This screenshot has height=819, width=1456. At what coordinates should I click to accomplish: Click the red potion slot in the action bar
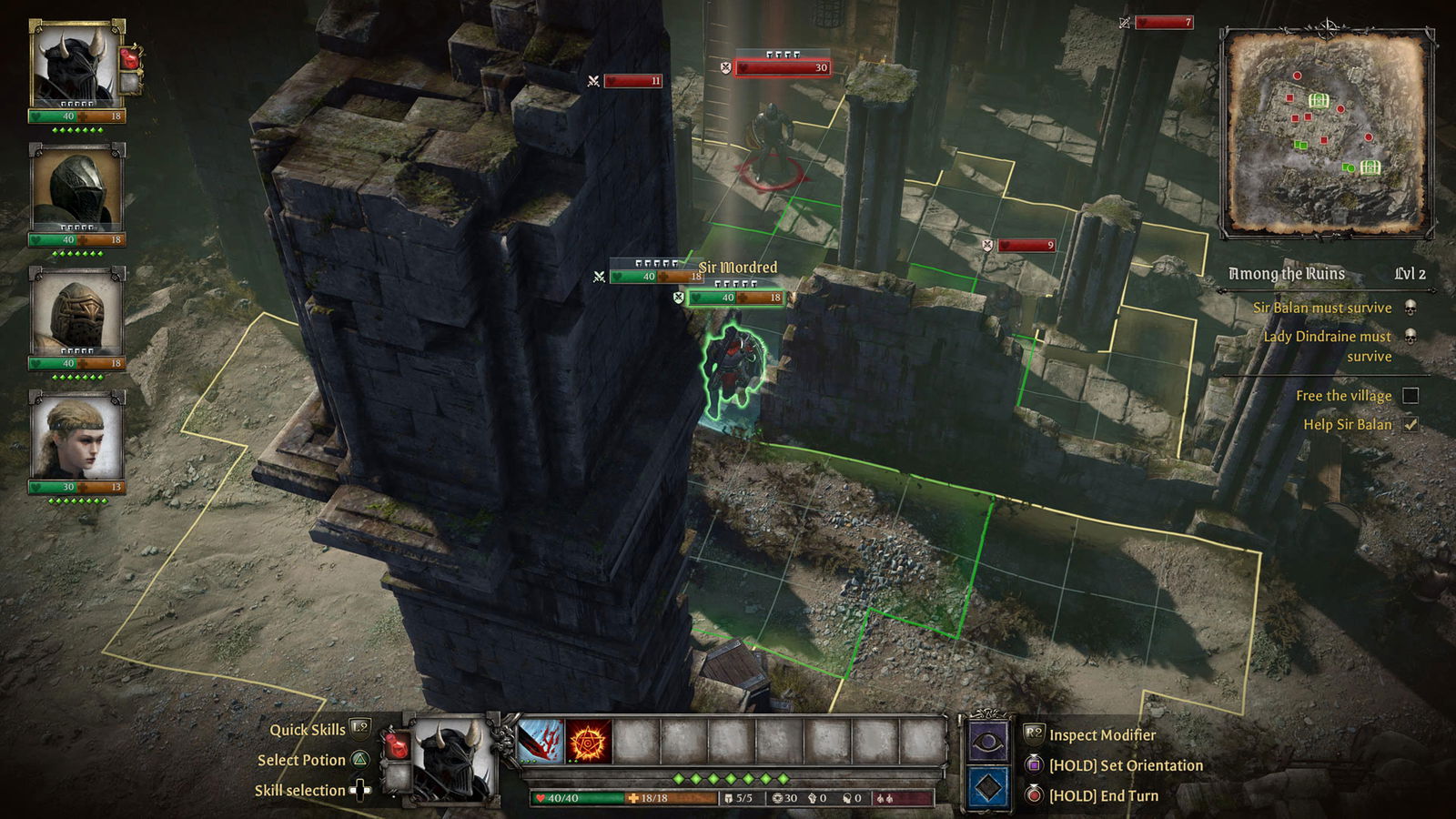tap(397, 744)
